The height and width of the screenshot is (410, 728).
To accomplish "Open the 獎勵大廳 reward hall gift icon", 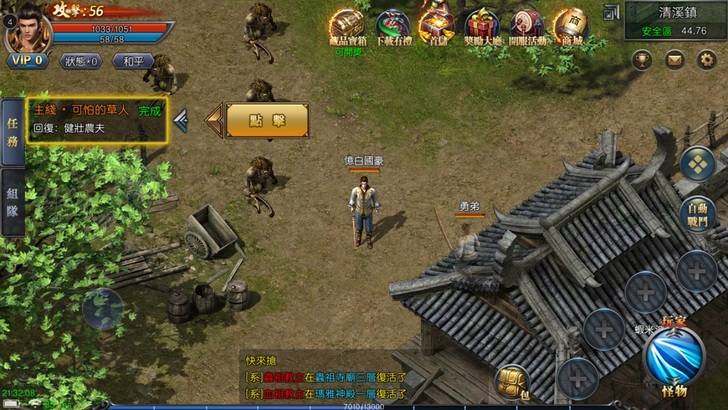I will pyautogui.click(x=482, y=26).
